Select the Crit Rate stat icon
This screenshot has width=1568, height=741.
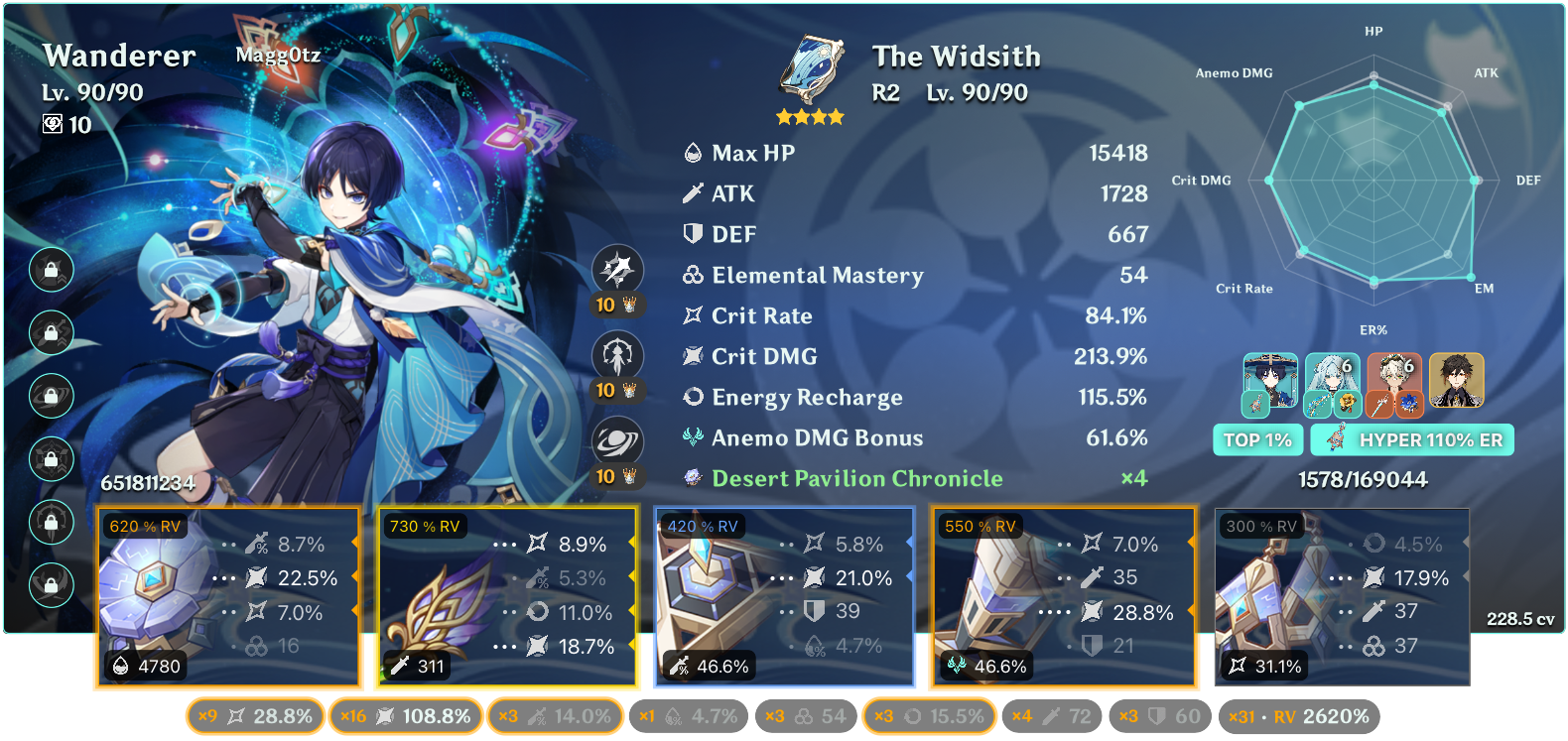pos(692,315)
